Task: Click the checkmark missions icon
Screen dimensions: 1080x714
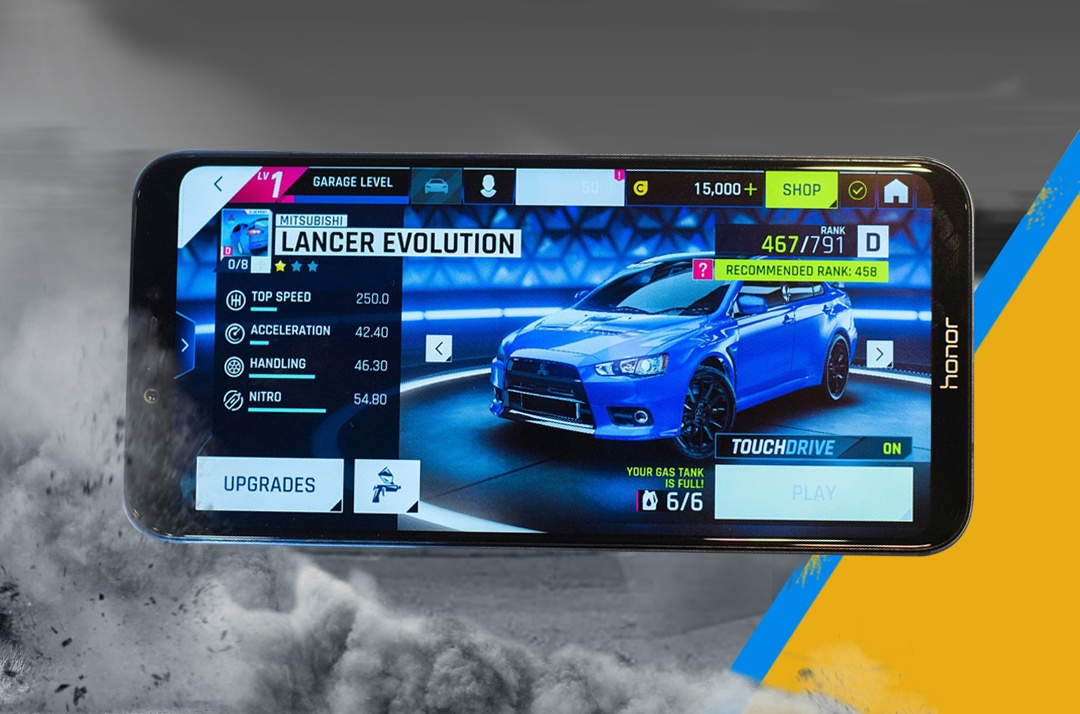Action: (857, 190)
